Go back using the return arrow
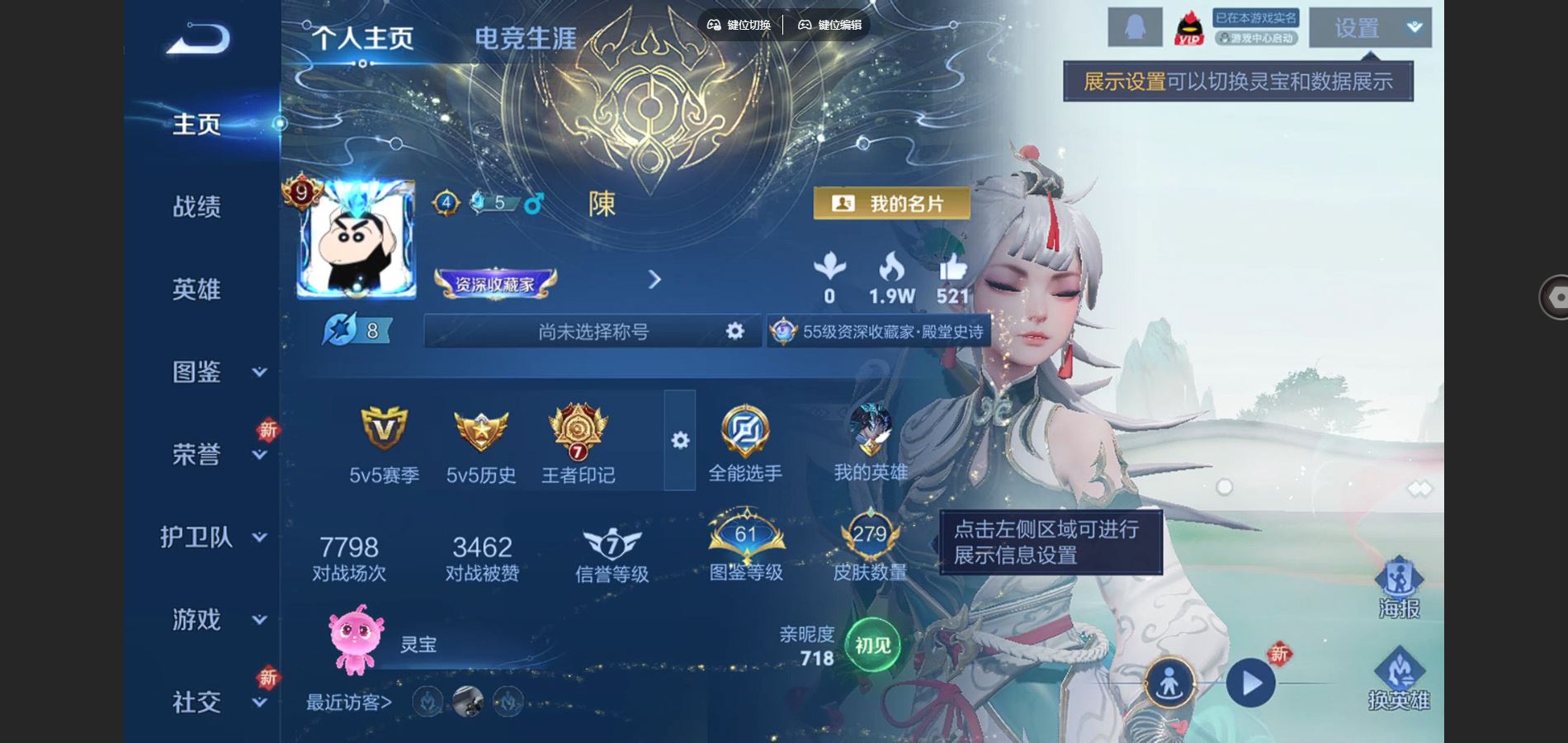 click(198, 39)
